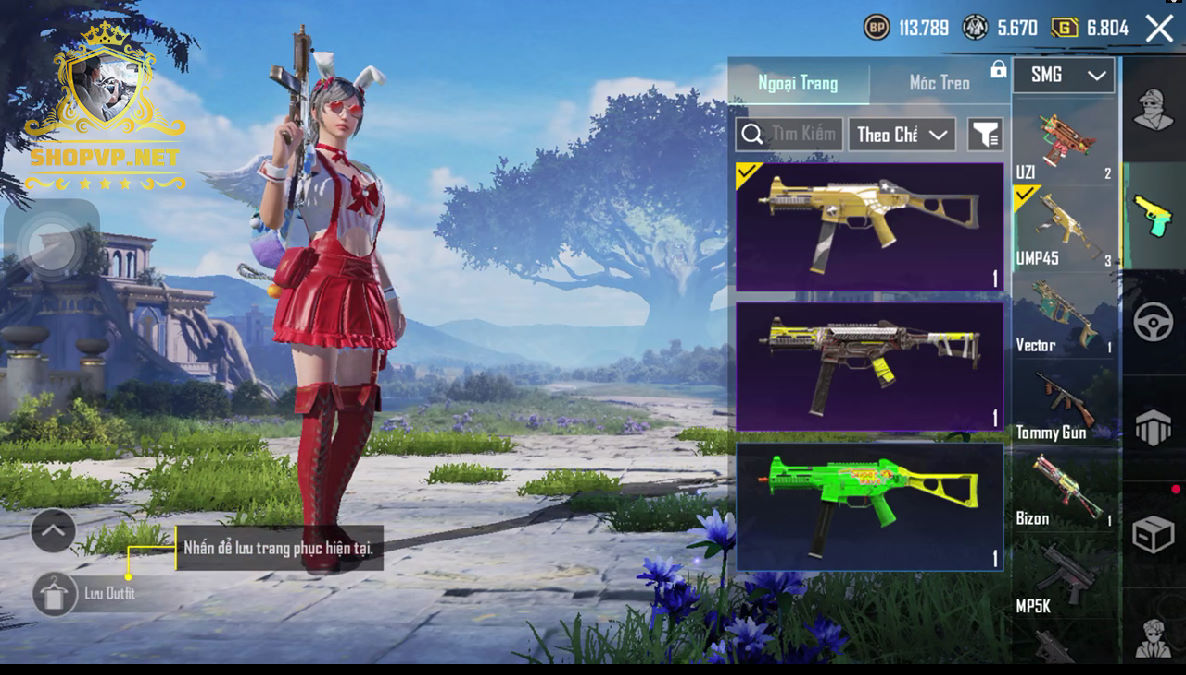Select UMP45 in the weapon list

(1064, 227)
